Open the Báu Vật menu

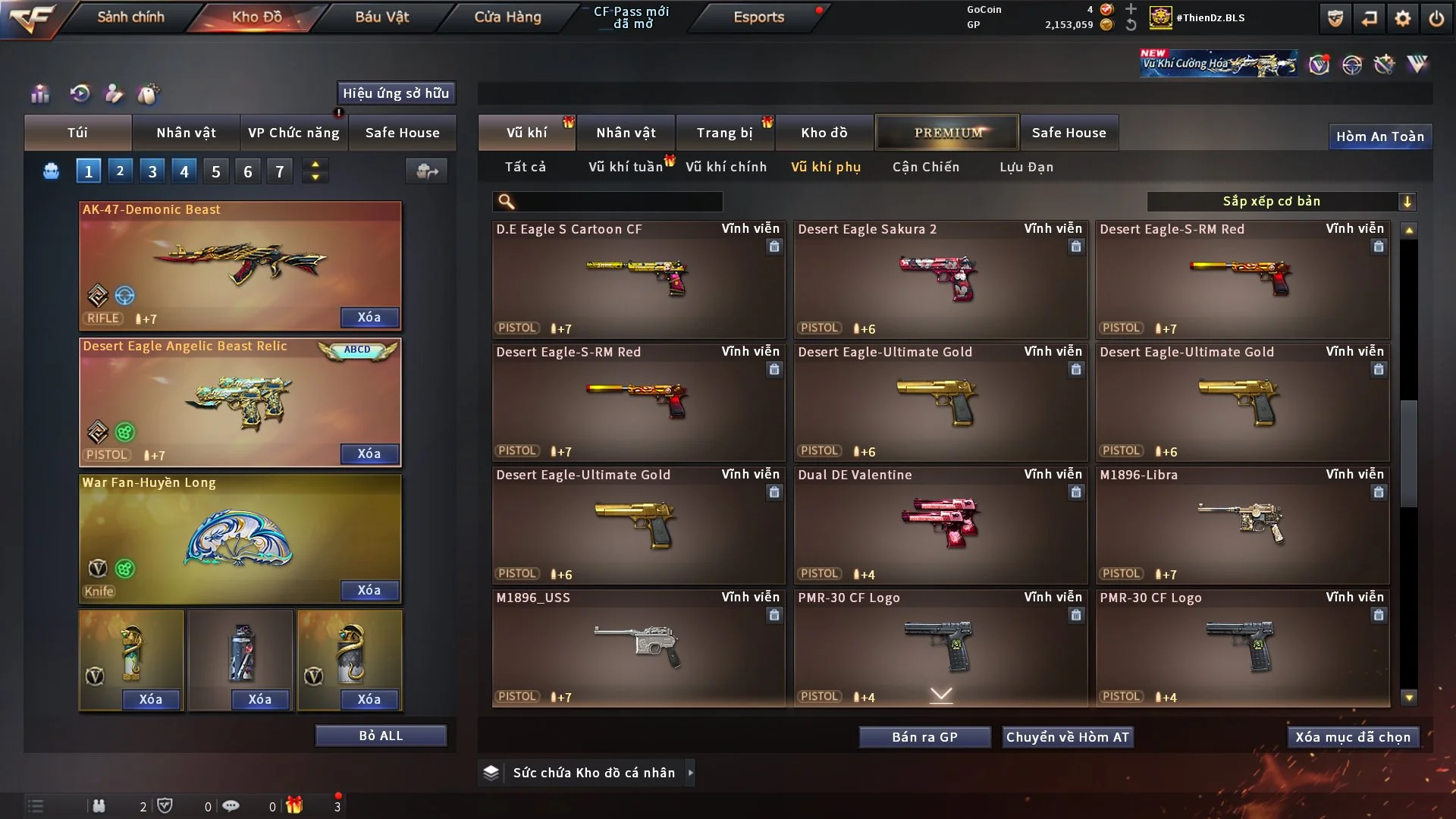click(381, 17)
